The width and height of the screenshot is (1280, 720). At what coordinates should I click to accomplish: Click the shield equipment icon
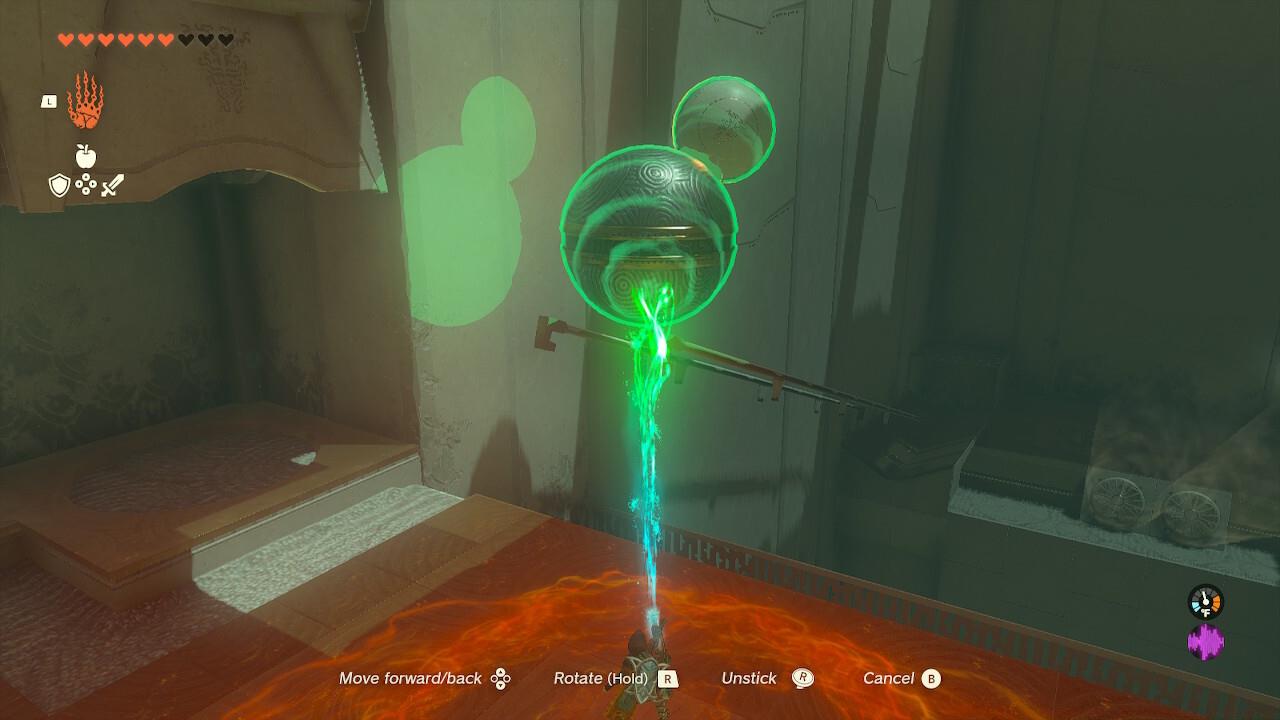[58, 183]
